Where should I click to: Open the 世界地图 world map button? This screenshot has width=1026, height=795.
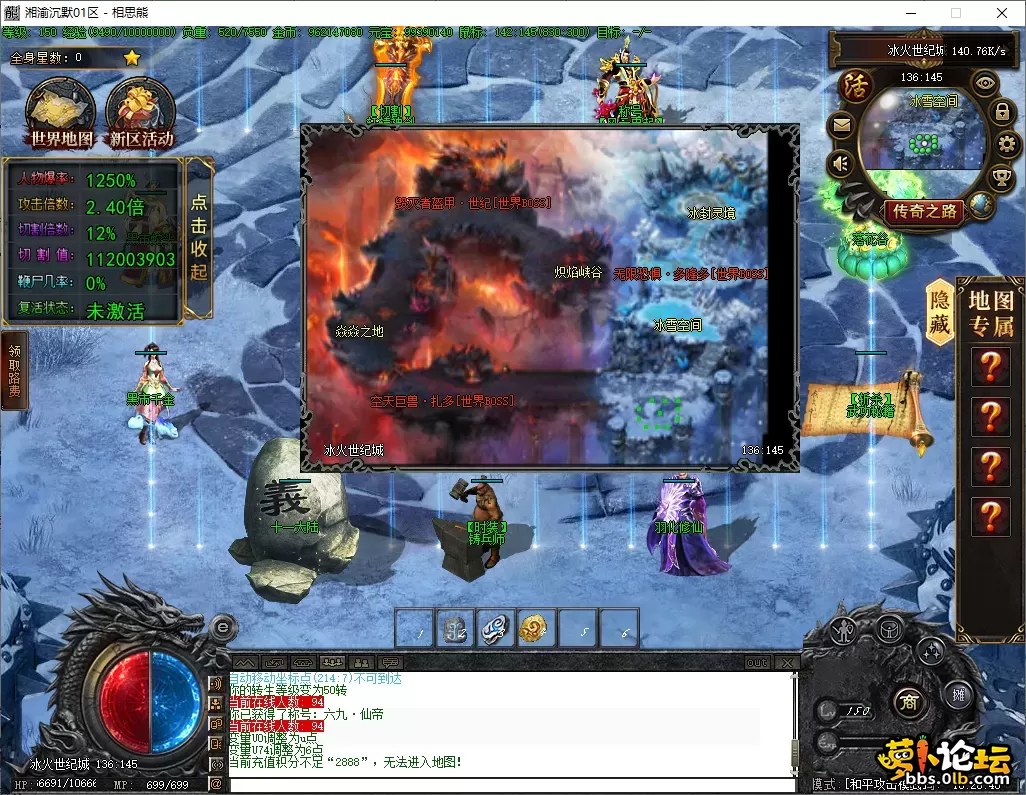pos(61,115)
